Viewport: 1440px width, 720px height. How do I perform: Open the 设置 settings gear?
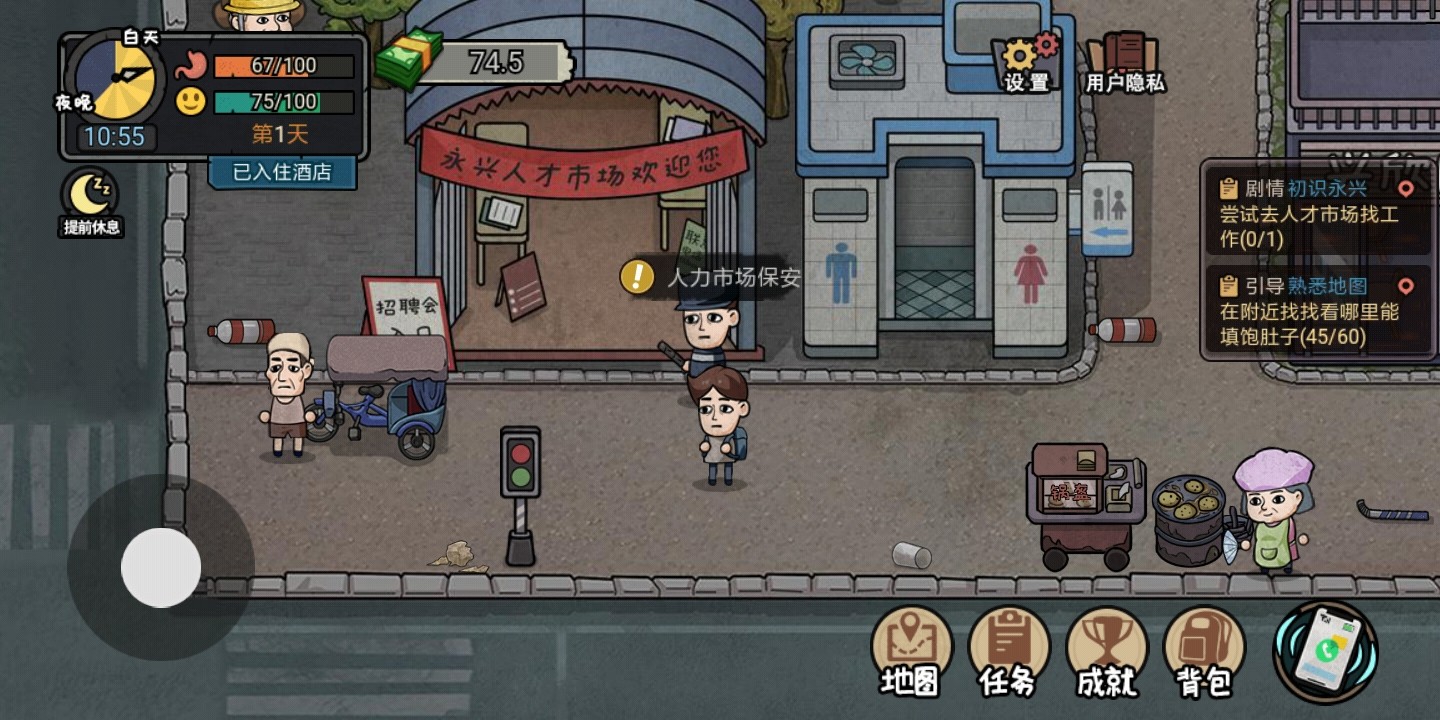[x=1028, y=62]
